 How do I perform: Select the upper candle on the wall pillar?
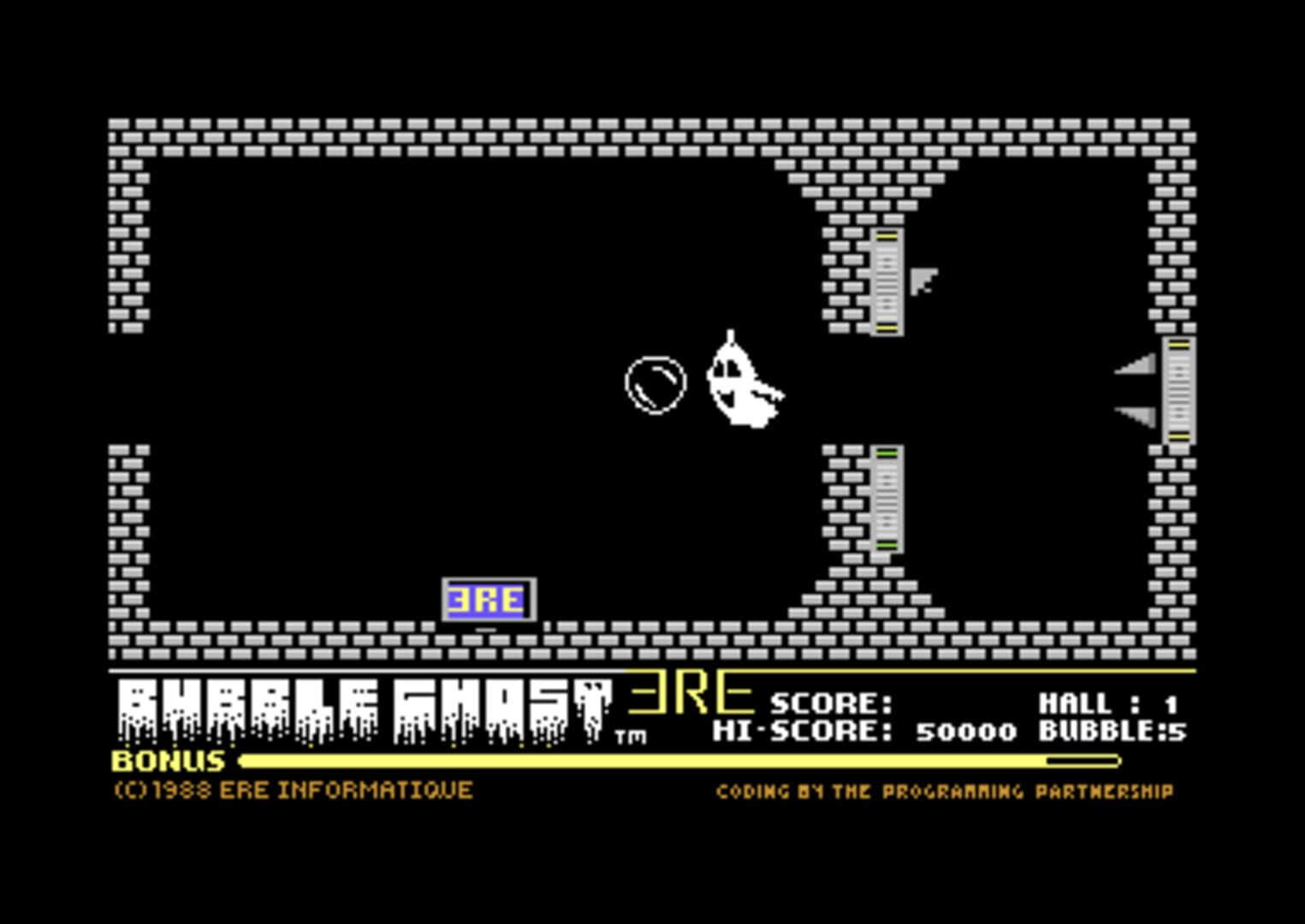pos(886,282)
